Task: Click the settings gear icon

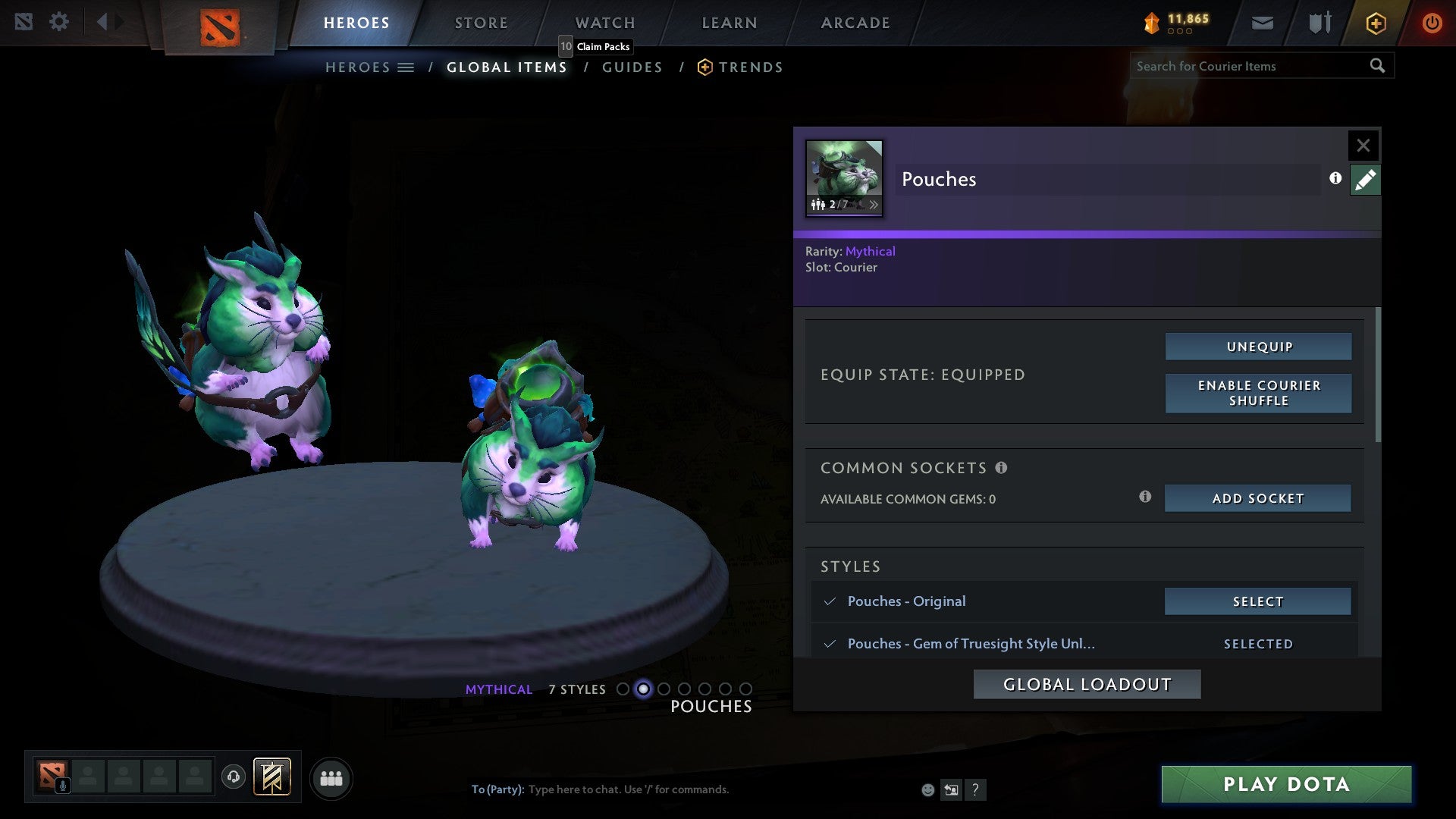Action: click(x=59, y=22)
